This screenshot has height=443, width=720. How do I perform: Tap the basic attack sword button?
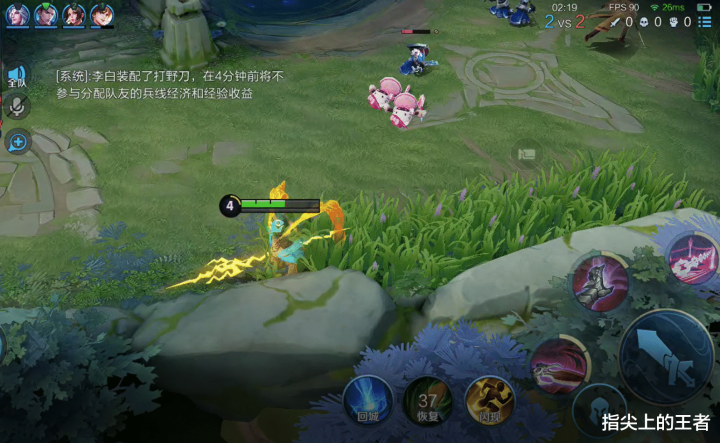tap(667, 355)
